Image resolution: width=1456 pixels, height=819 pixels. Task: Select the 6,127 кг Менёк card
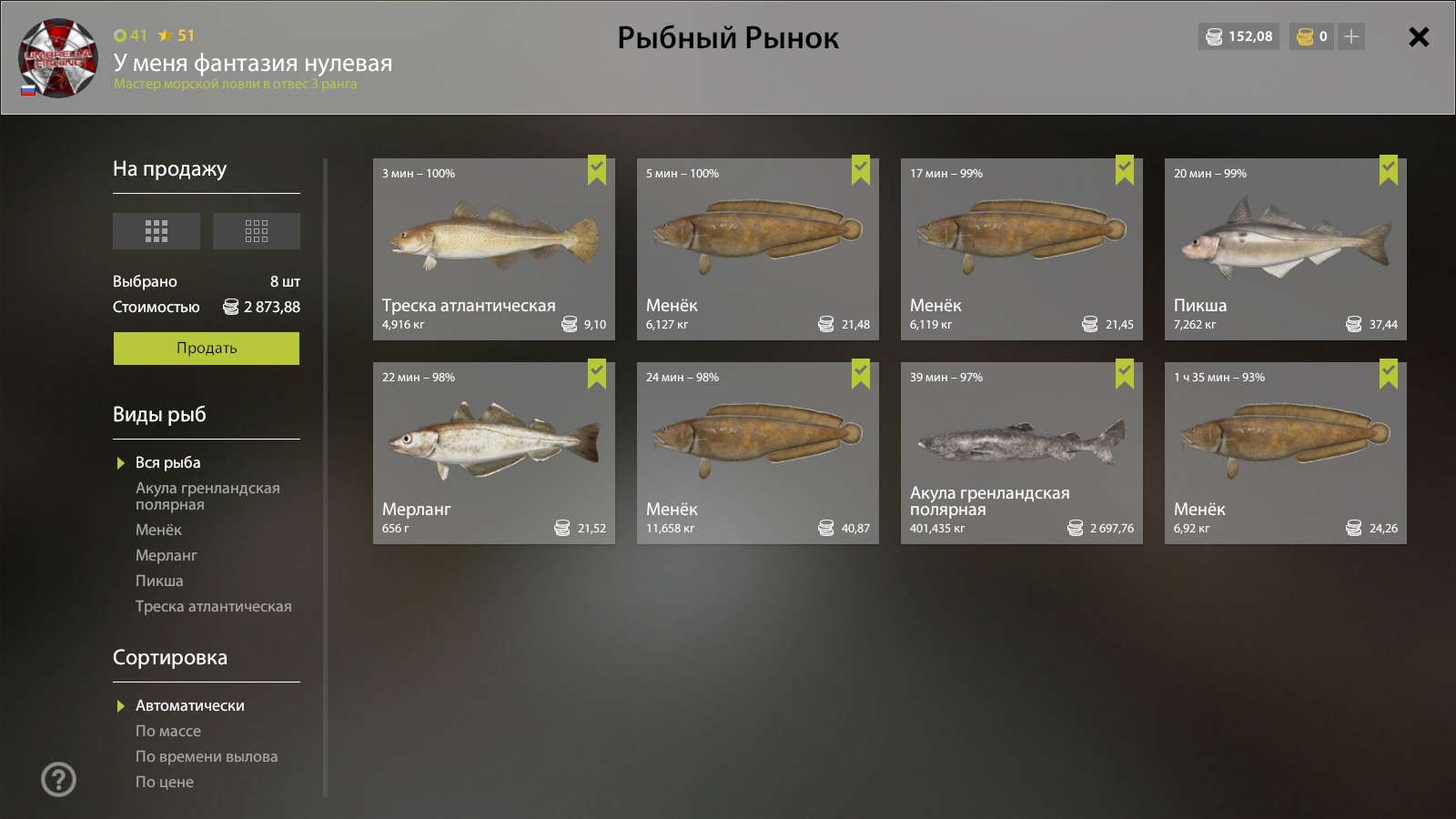point(757,249)
